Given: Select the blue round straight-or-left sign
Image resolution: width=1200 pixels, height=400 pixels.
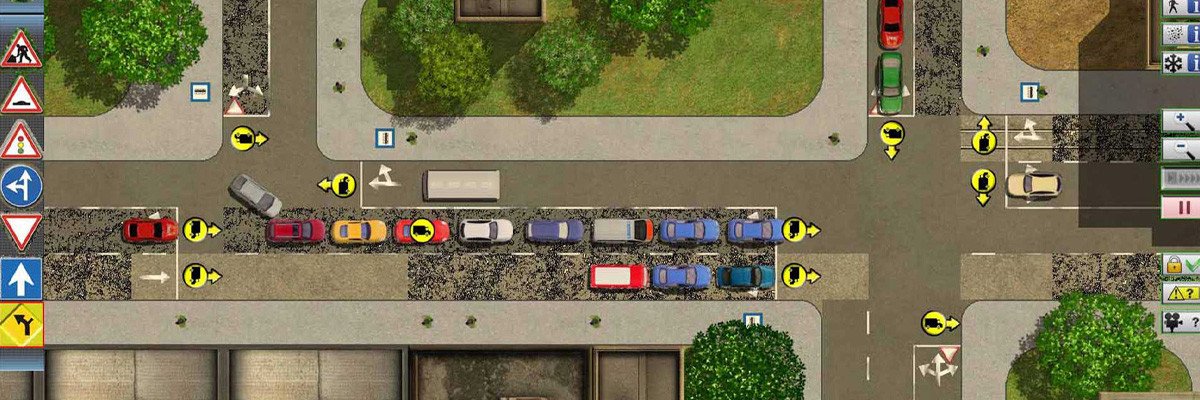Looking at the screenshot, I should tap(21, 186).
